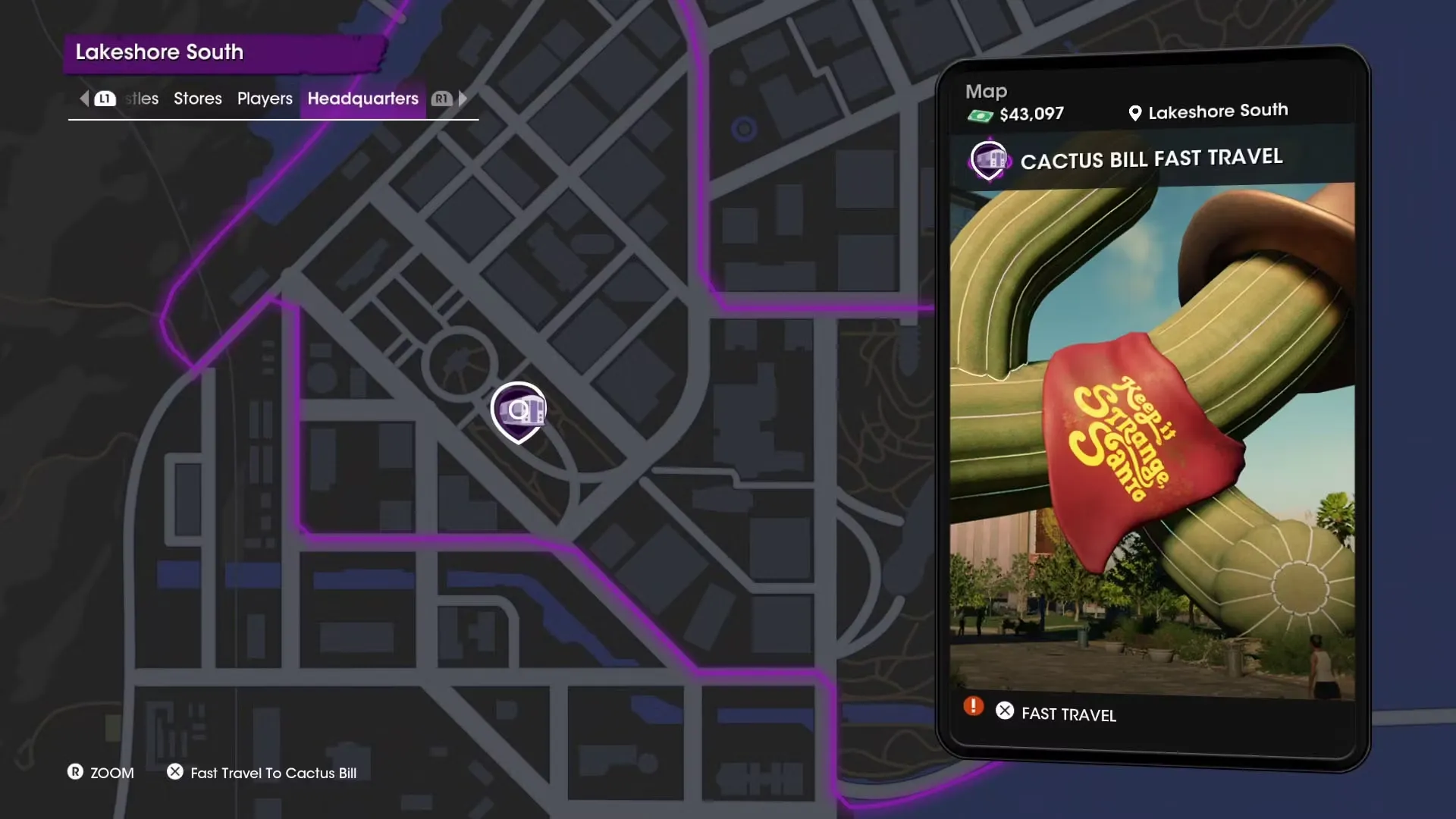1456x819 pixels.
Task: View the Cactus Bill location photo
Action: click(x=1151, y=440)
